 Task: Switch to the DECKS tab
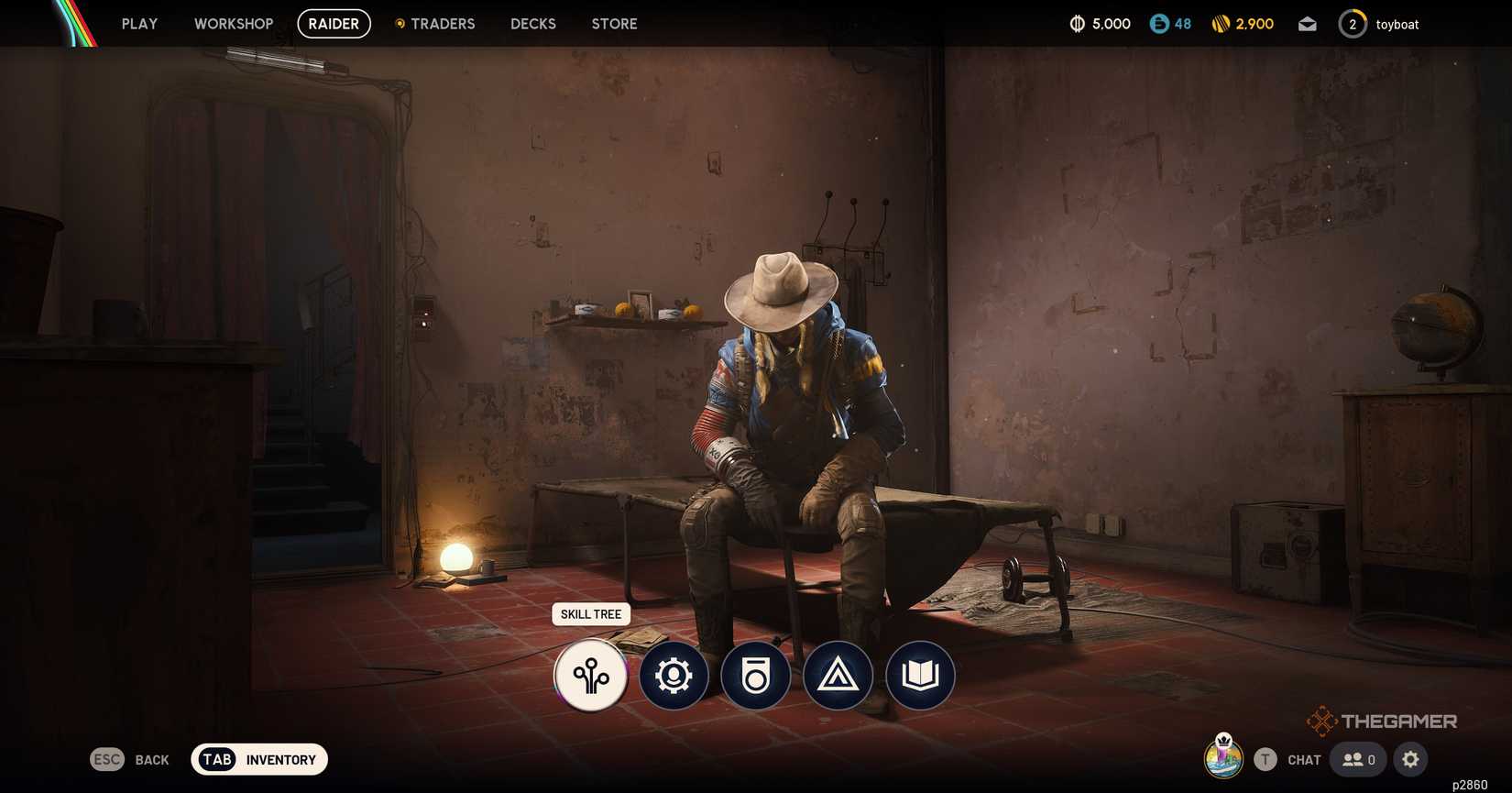(532, 23)
